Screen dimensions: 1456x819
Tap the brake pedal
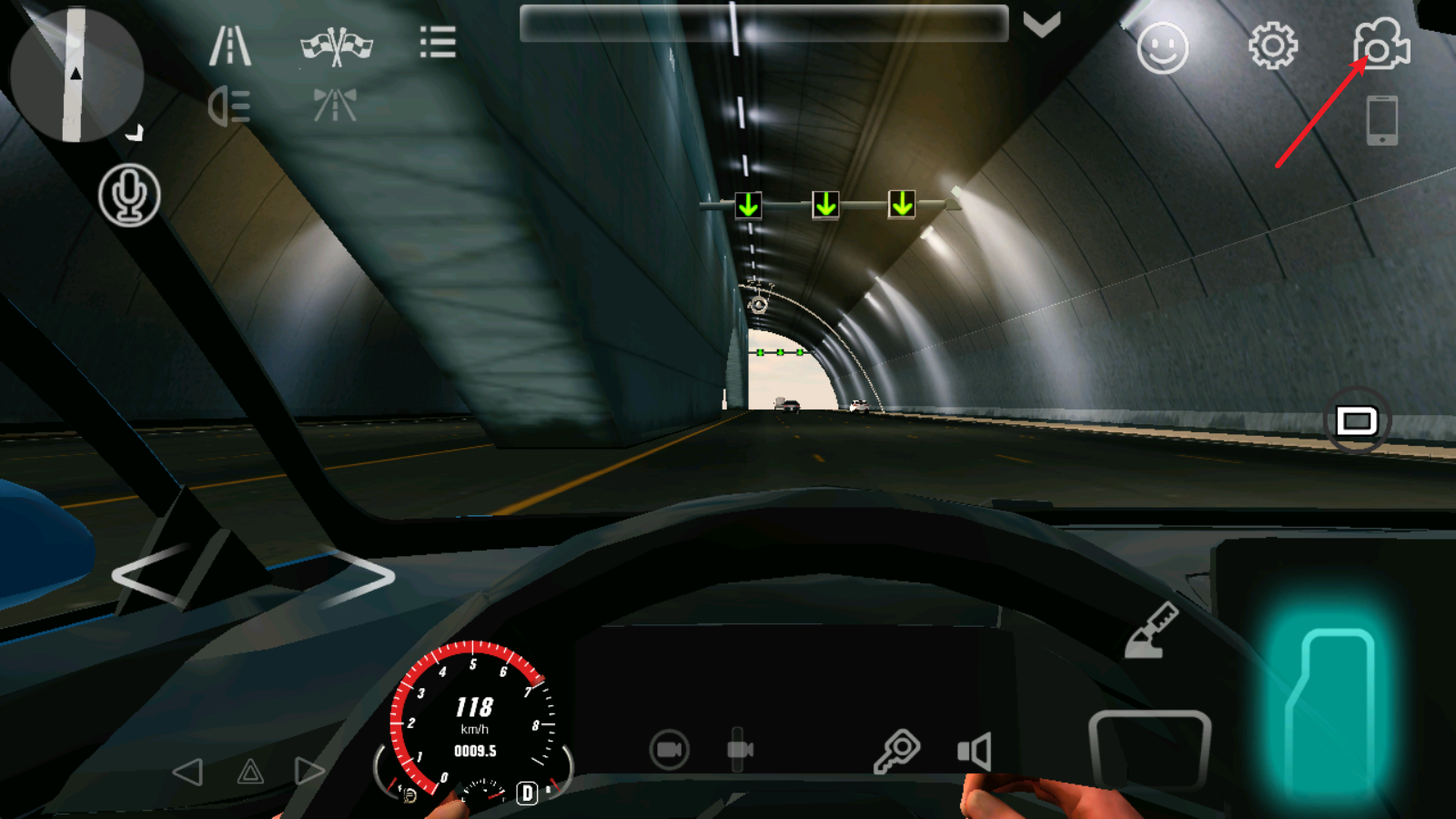(x=1149, y=749)
